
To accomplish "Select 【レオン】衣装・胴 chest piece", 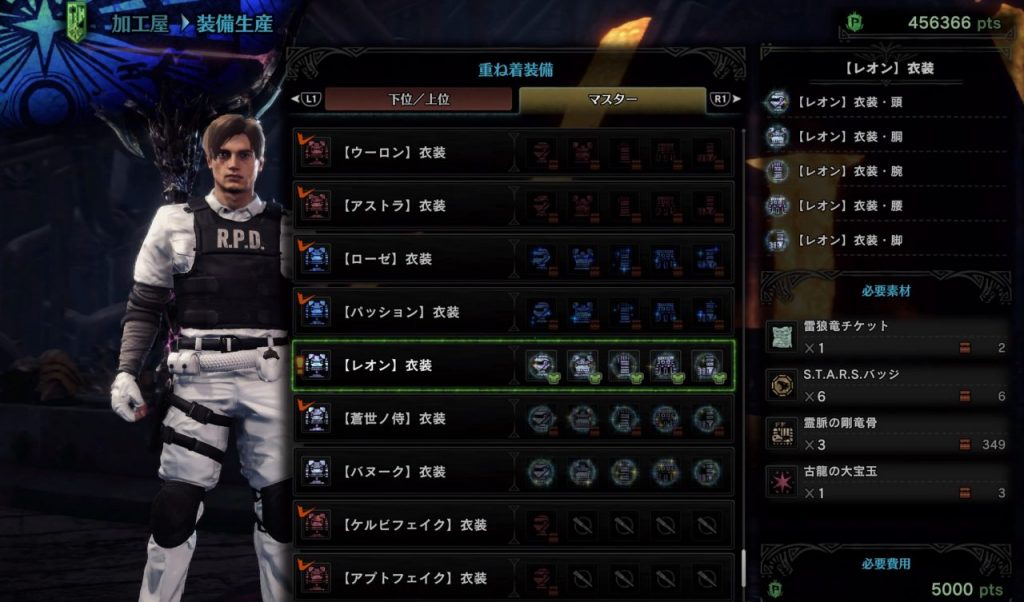I will point(848,136).
